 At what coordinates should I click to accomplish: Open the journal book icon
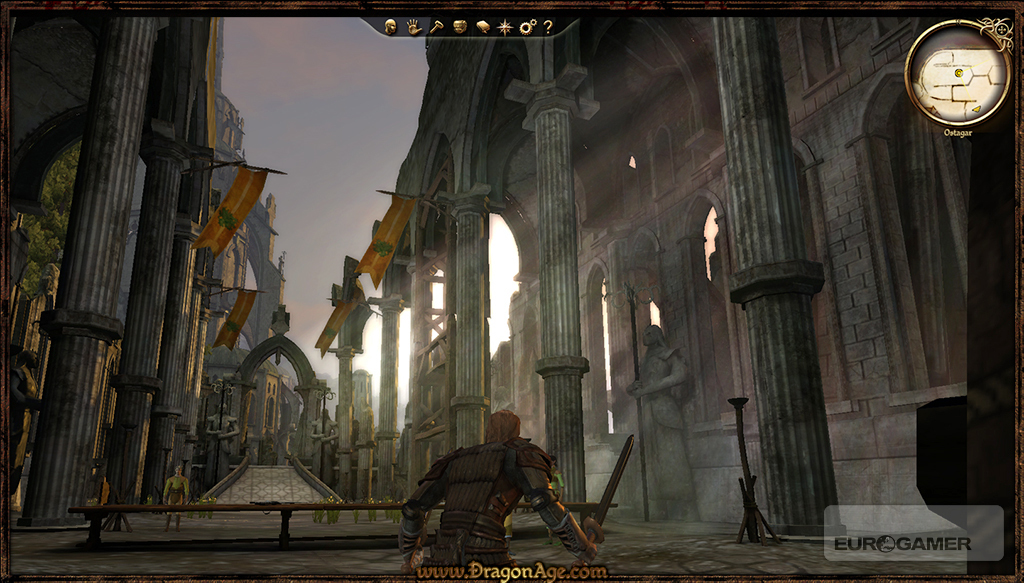(x=482, y=27)
